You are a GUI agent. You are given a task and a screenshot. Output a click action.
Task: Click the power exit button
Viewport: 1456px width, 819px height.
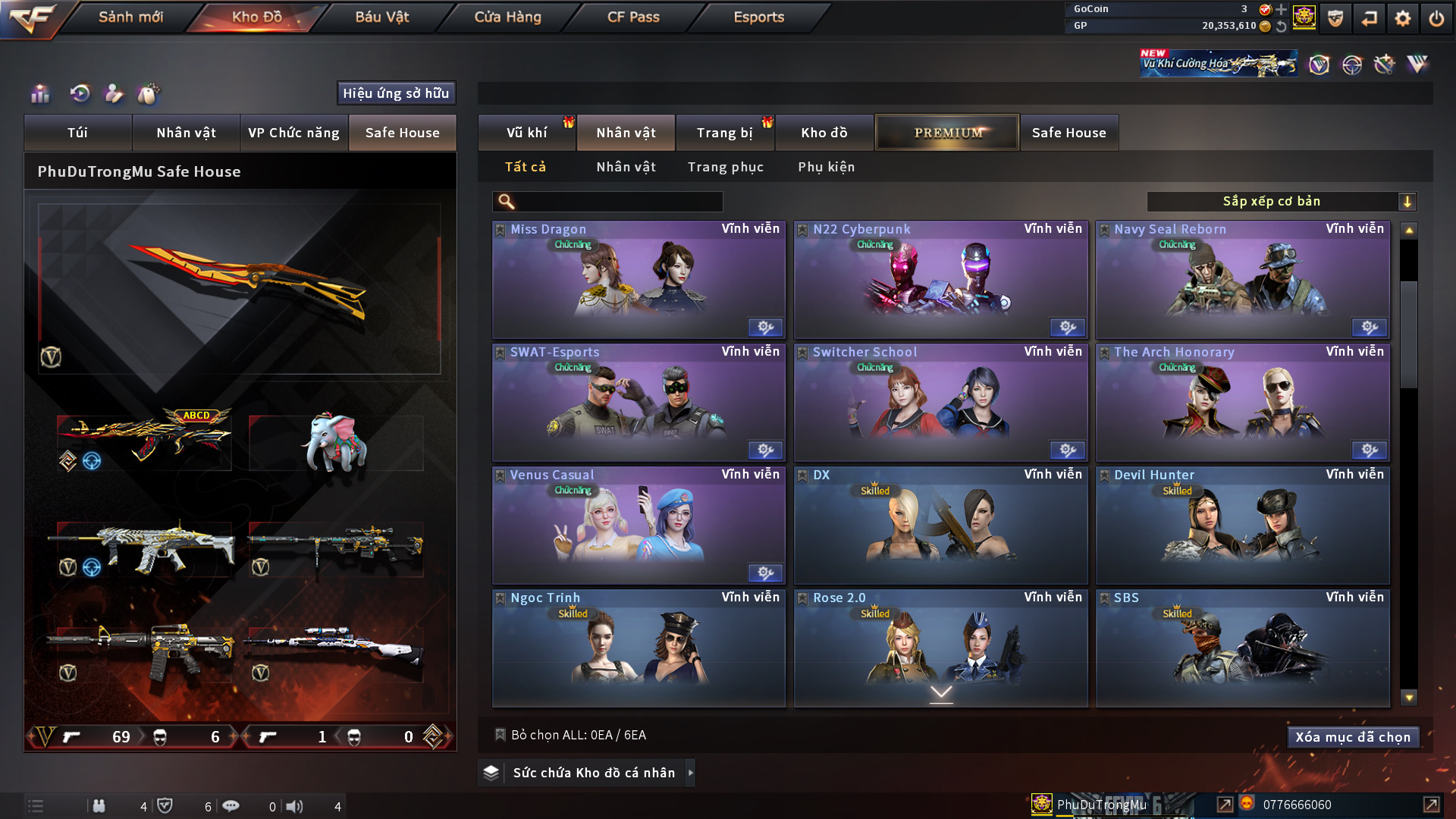click(x=1436, y=18)
